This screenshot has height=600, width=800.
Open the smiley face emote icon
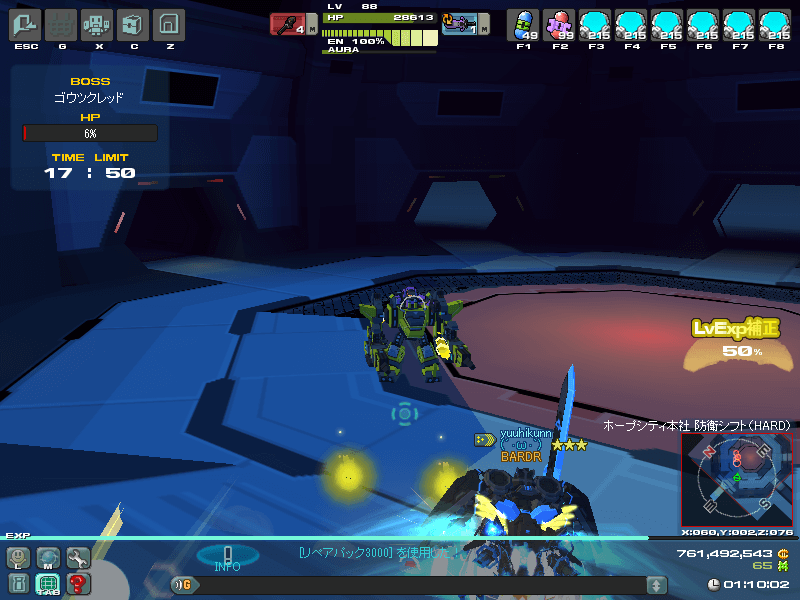(19, 558)
